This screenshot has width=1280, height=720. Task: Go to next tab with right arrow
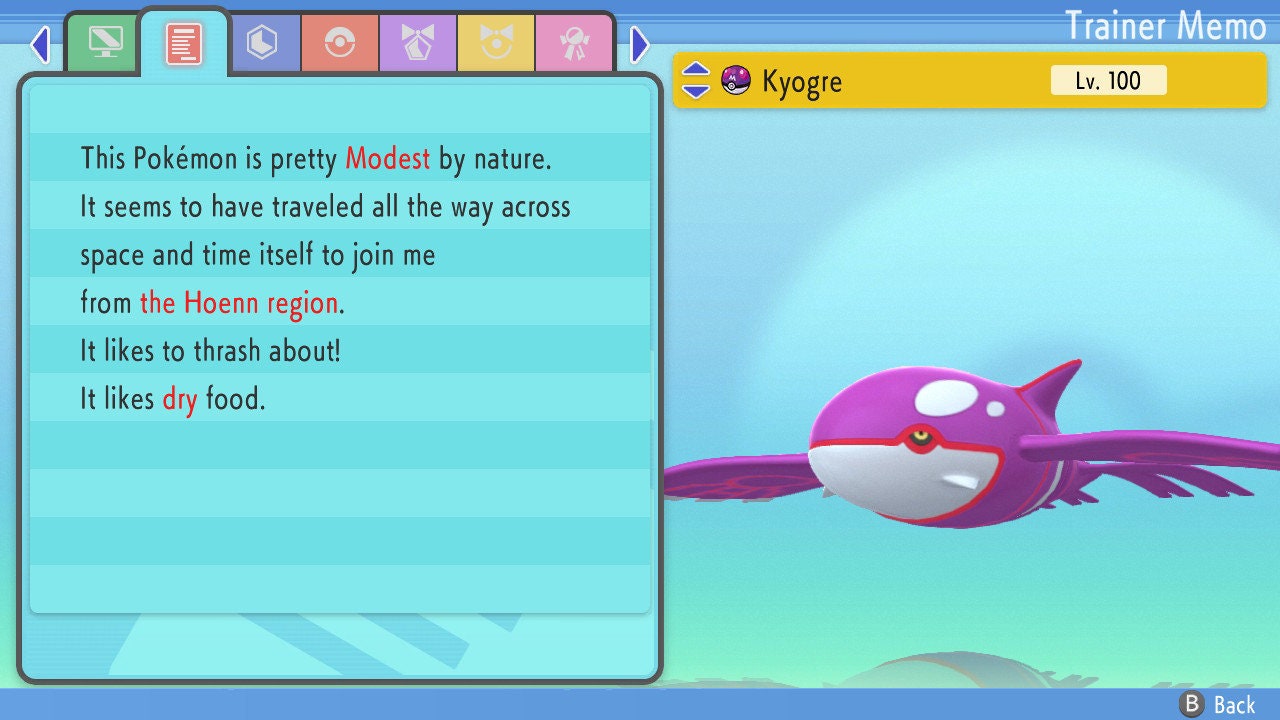tap(640, 44)
